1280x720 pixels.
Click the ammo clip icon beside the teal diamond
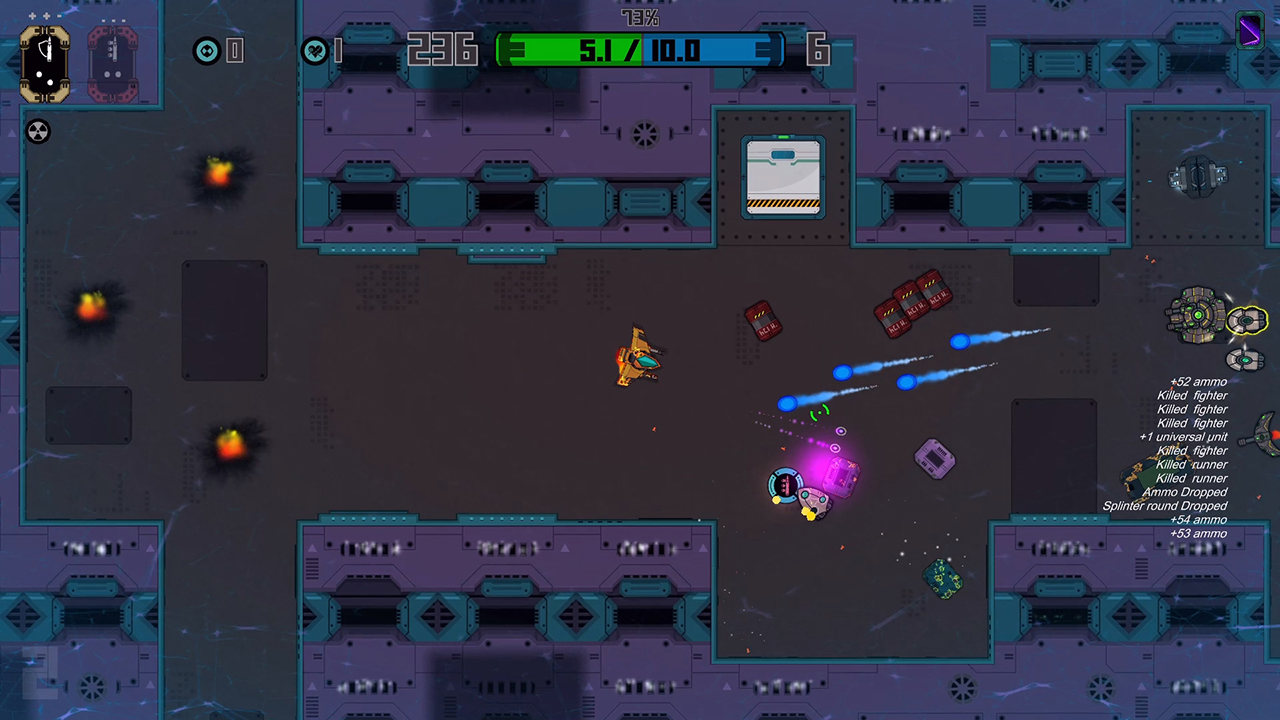[234, 51]
